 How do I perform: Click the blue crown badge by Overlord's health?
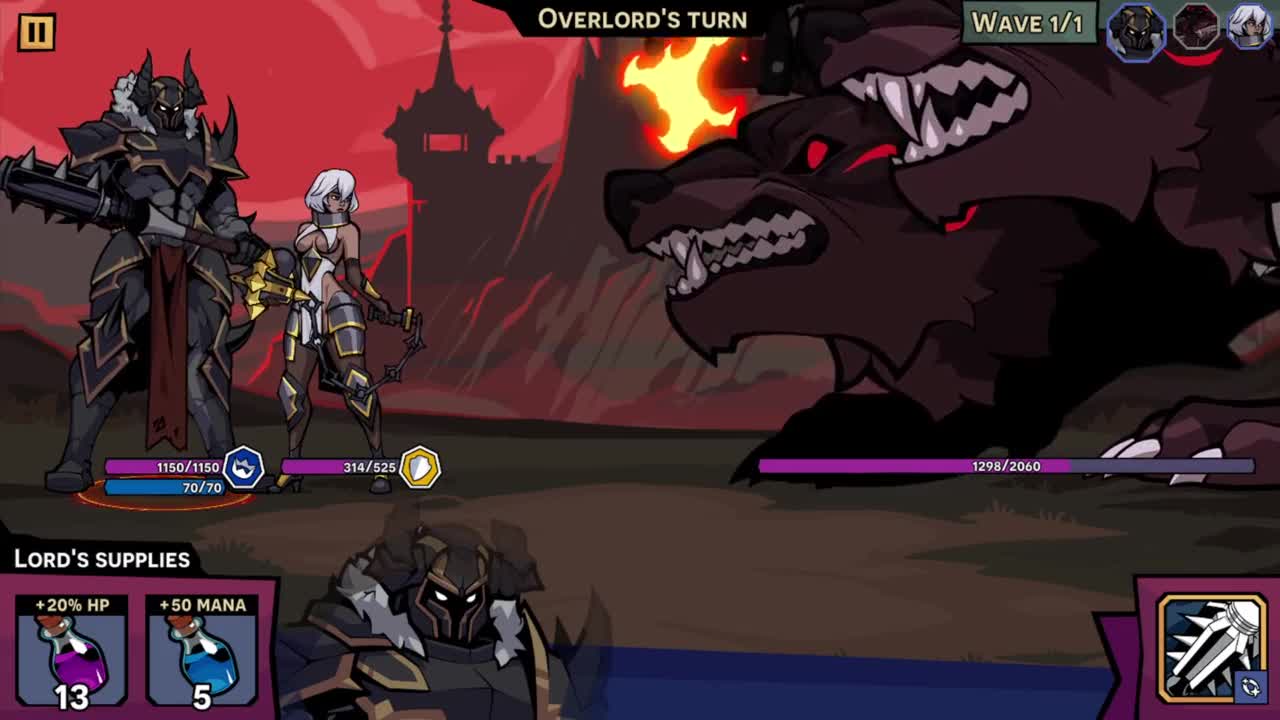point(243,467)
